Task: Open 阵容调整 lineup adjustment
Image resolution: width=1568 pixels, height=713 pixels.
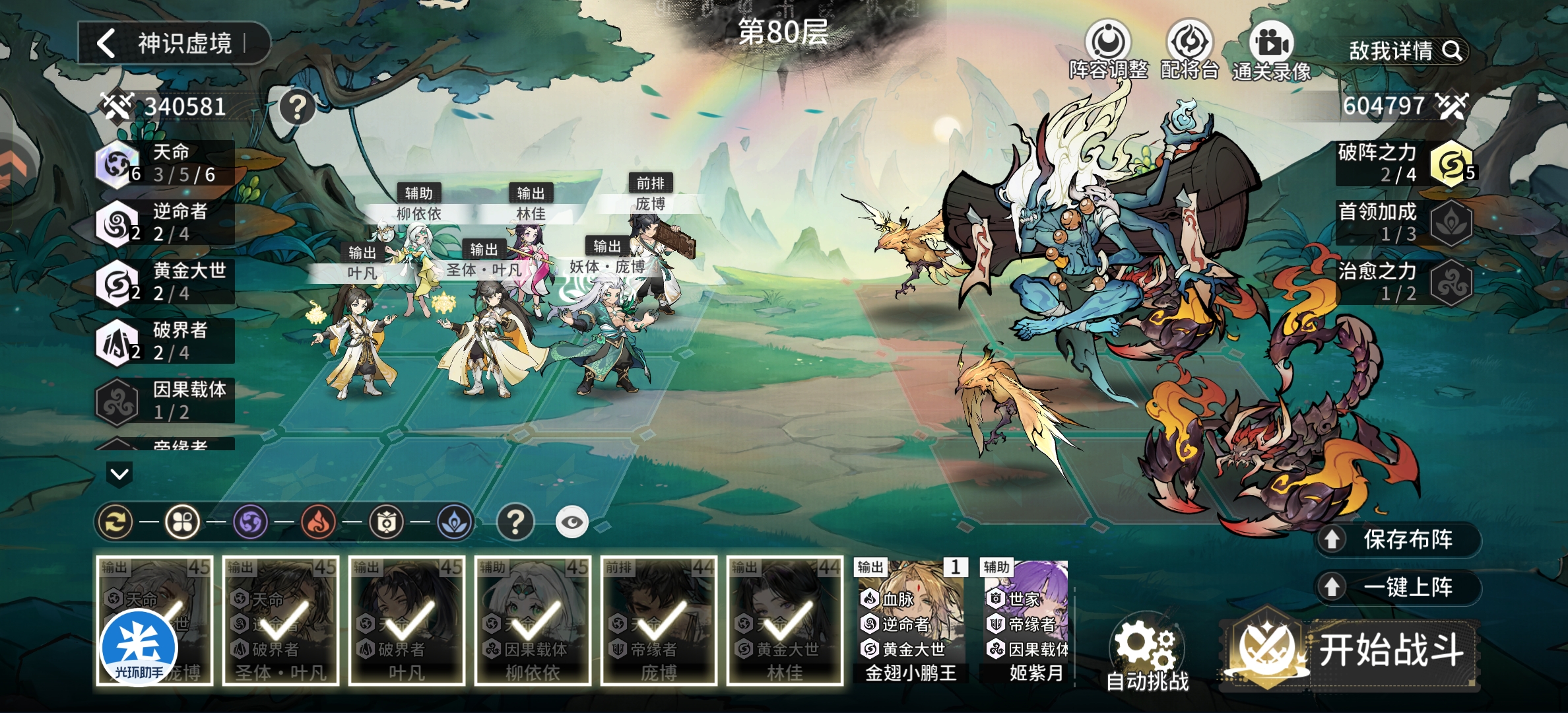Action: pyautogui.click(x=1108, y=50)
